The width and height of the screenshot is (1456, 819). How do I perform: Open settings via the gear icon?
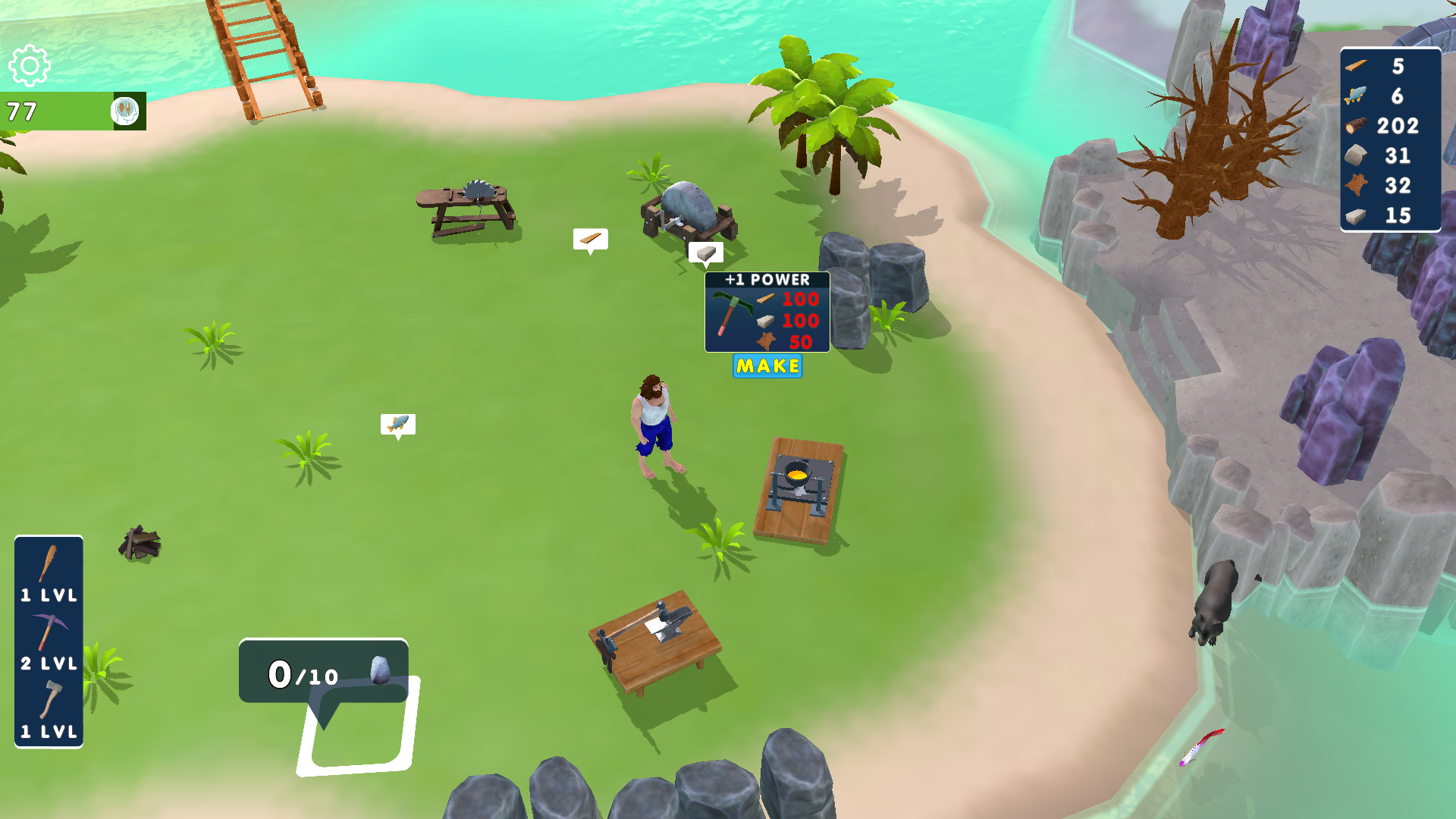click(29, 67)
